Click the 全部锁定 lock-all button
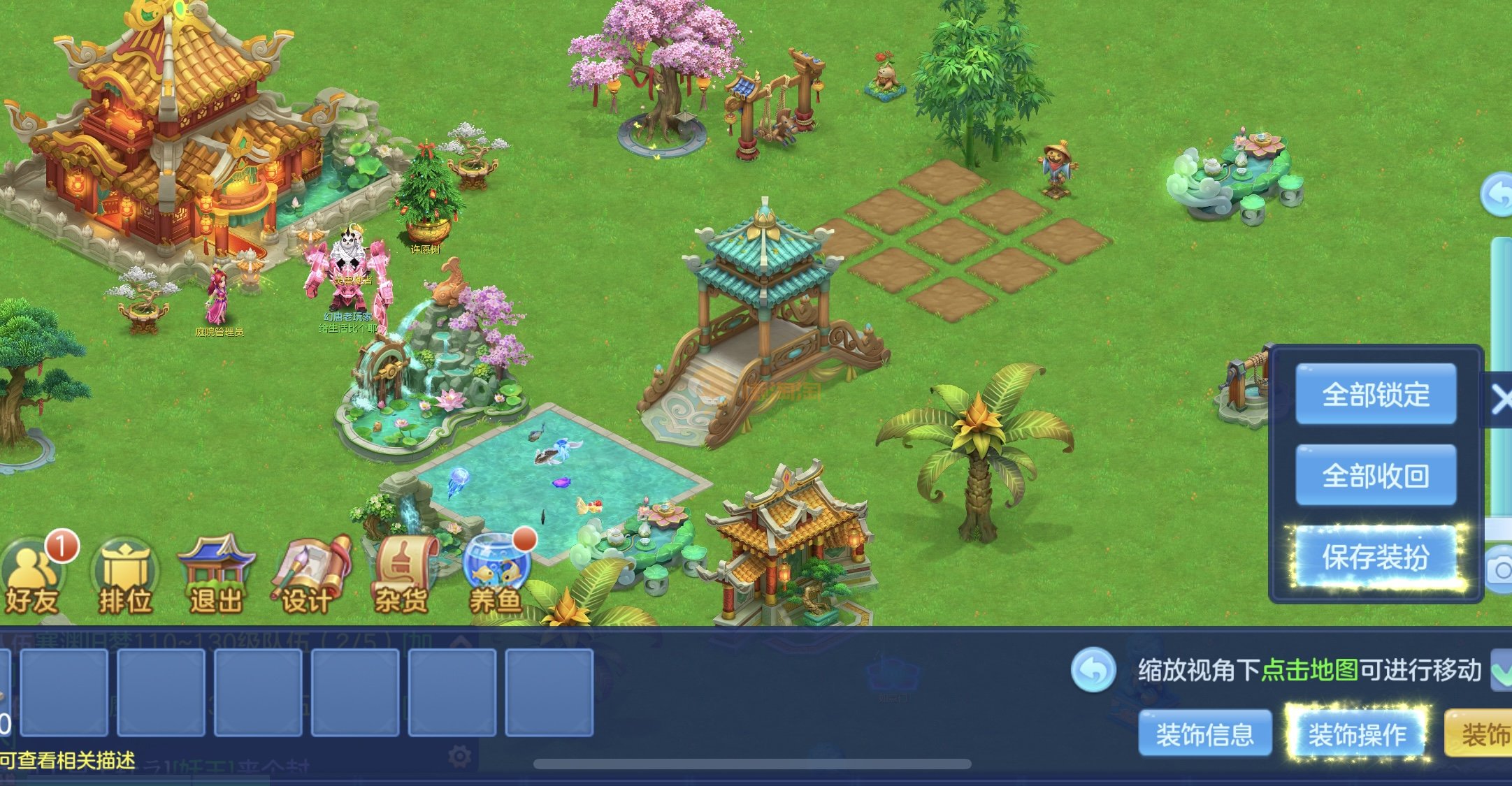 (x=1375, y=394)
